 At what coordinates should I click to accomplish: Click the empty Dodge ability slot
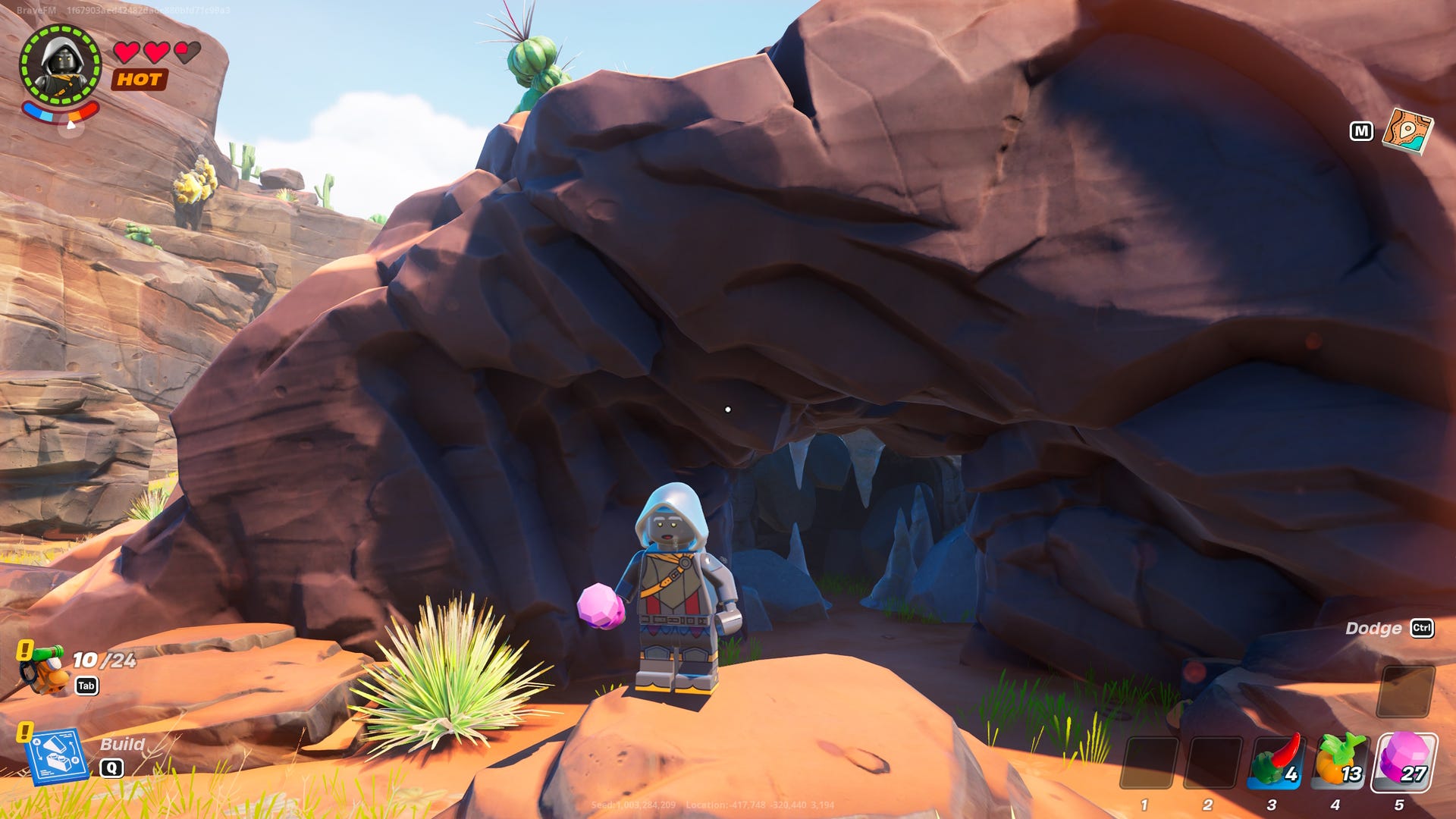pyautogui.click(x=1407, y=692)
